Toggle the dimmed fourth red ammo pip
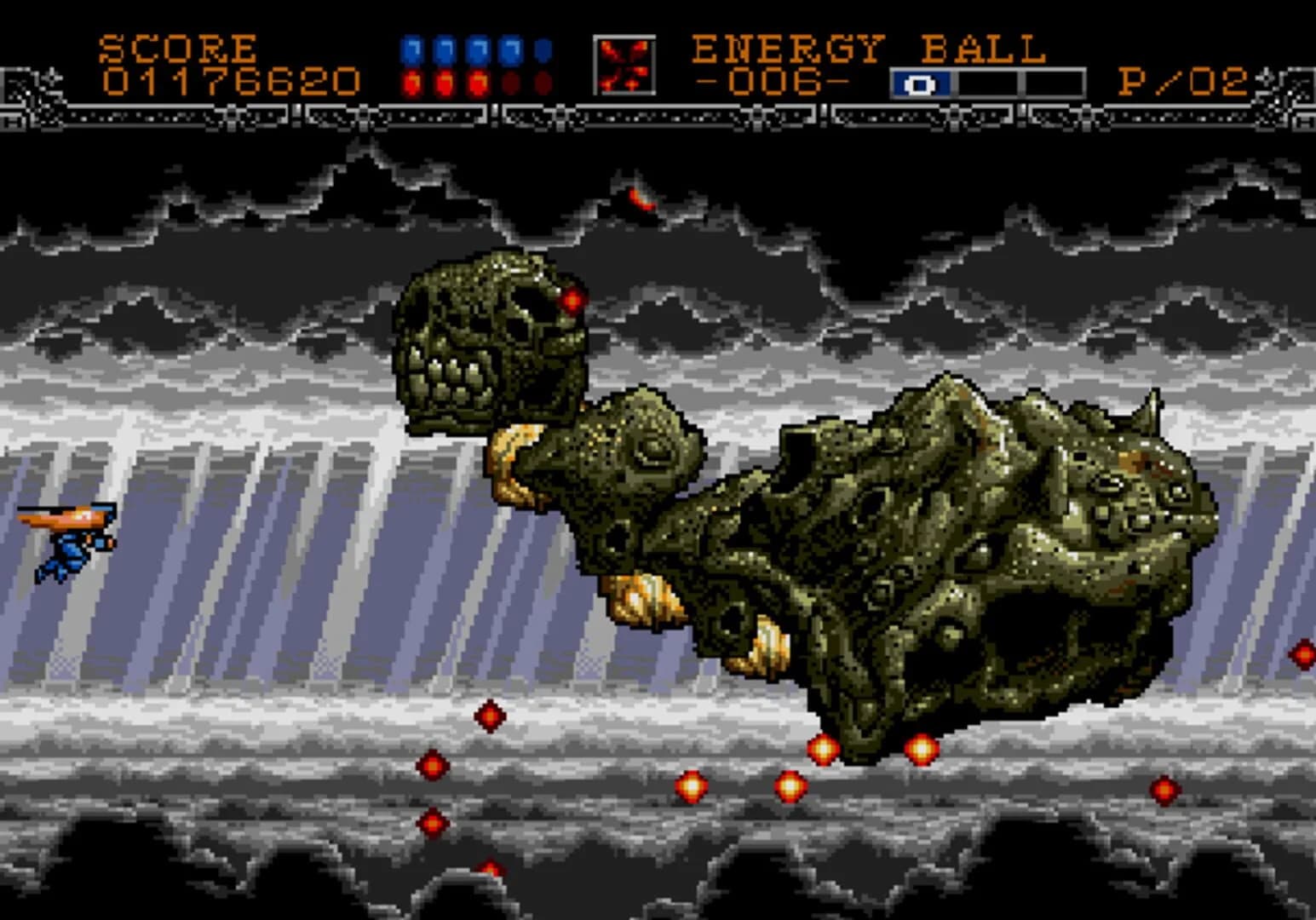Screen dimensions: 1316x920 [511, 81]
